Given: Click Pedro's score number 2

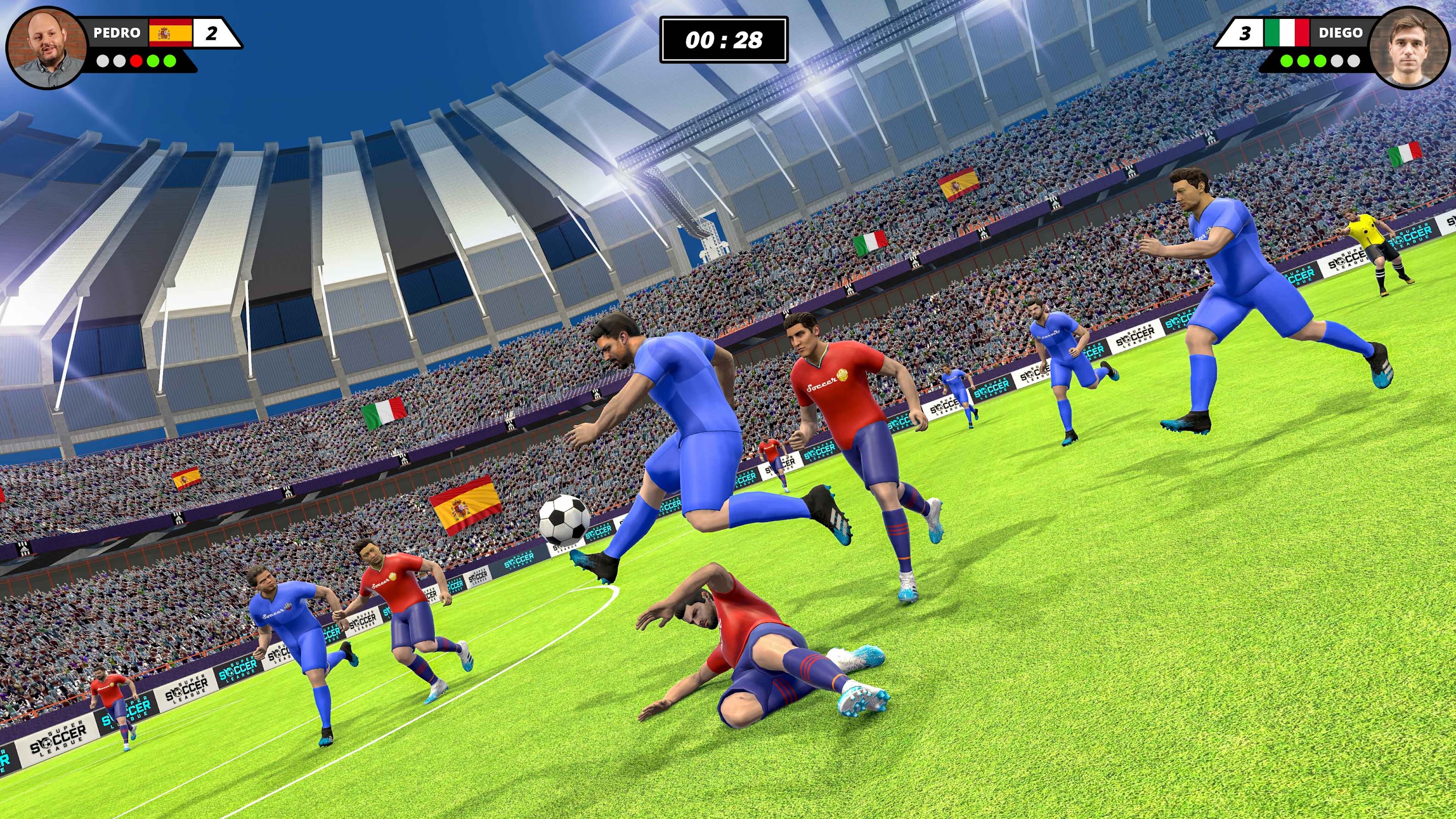Looking at the screenshot, I should [212, 33].
